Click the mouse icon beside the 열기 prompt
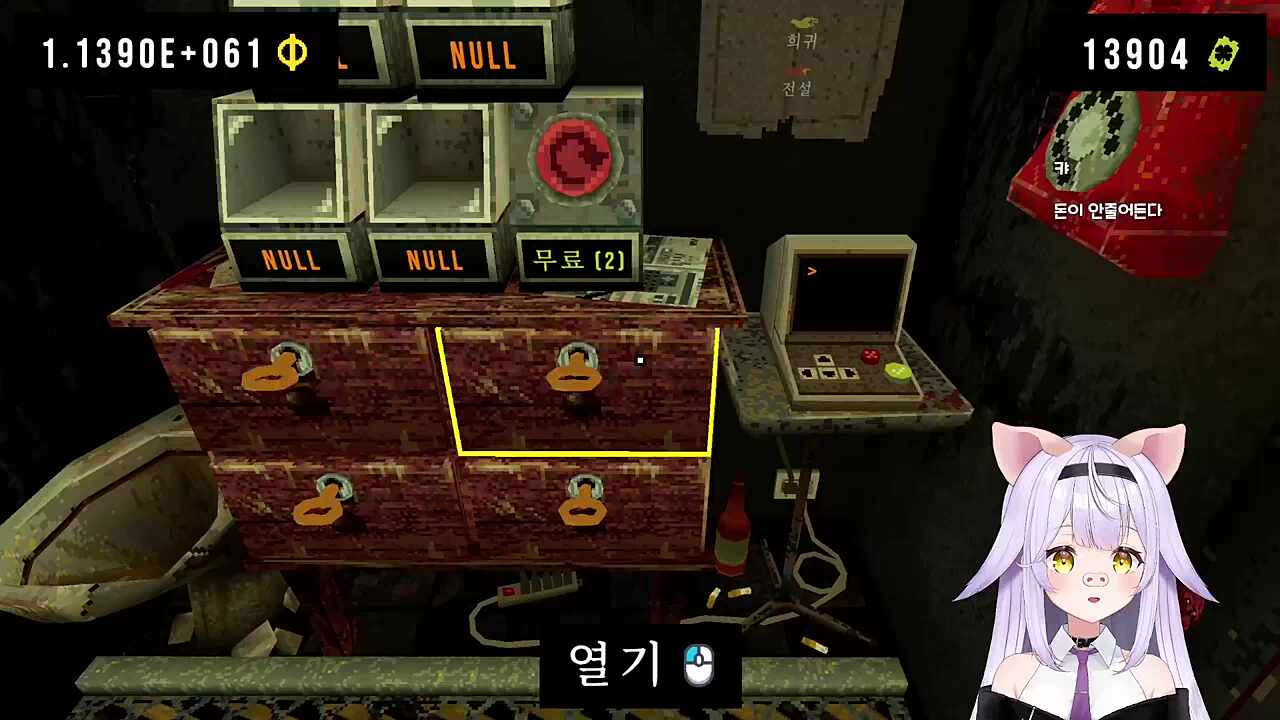This screenshot has height=720, width=1280. click(697, 663)
